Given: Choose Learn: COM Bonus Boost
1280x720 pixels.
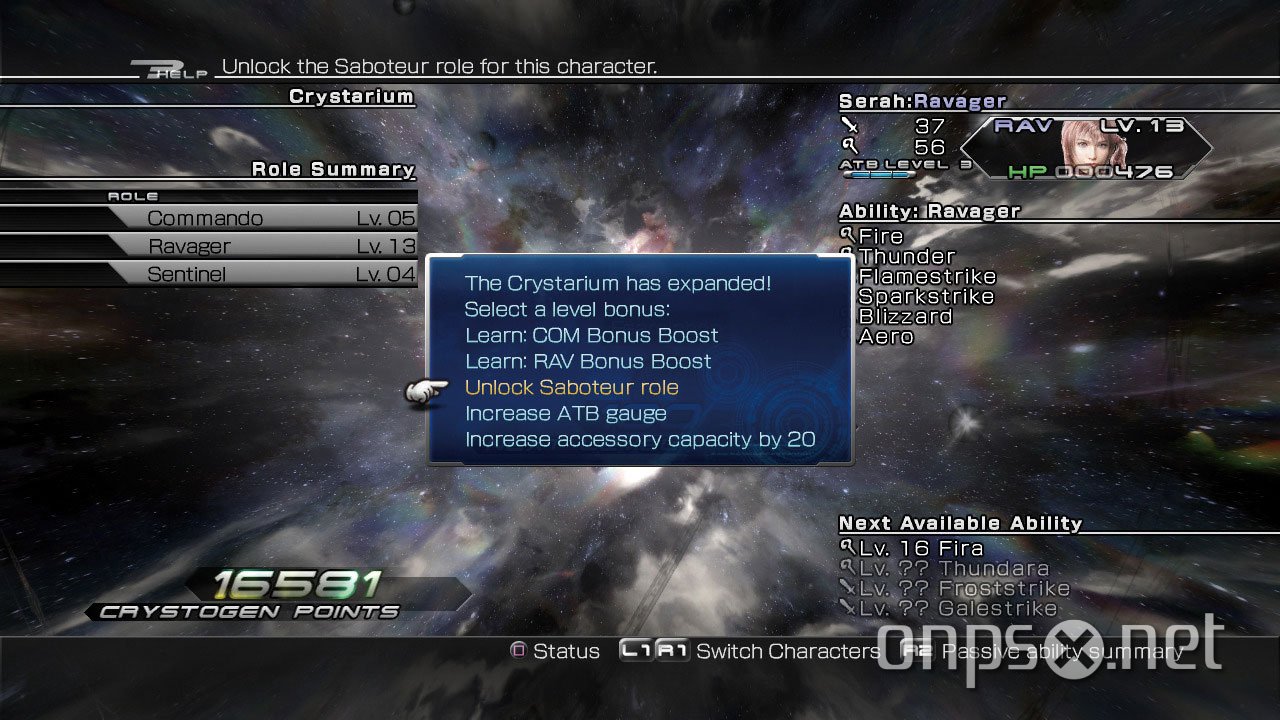Looking at the screenshot, I should point(591,335).
